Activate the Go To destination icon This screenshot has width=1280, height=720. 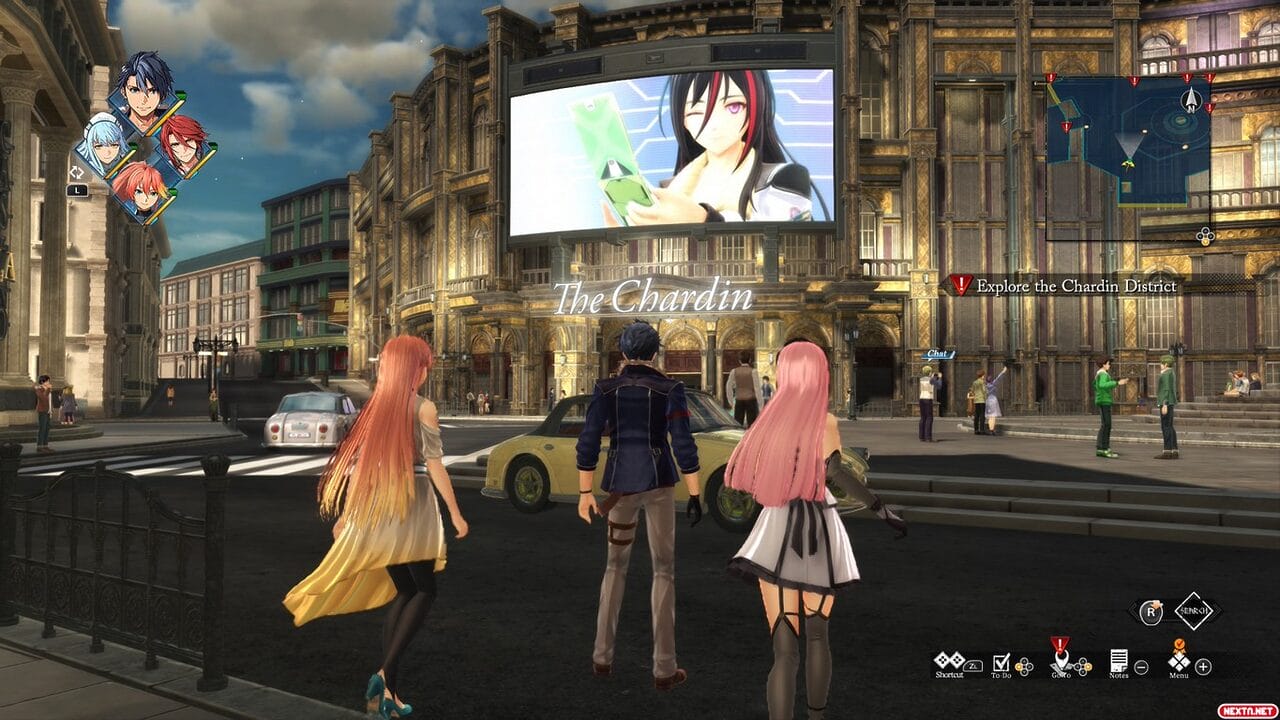coord(1059,661)
